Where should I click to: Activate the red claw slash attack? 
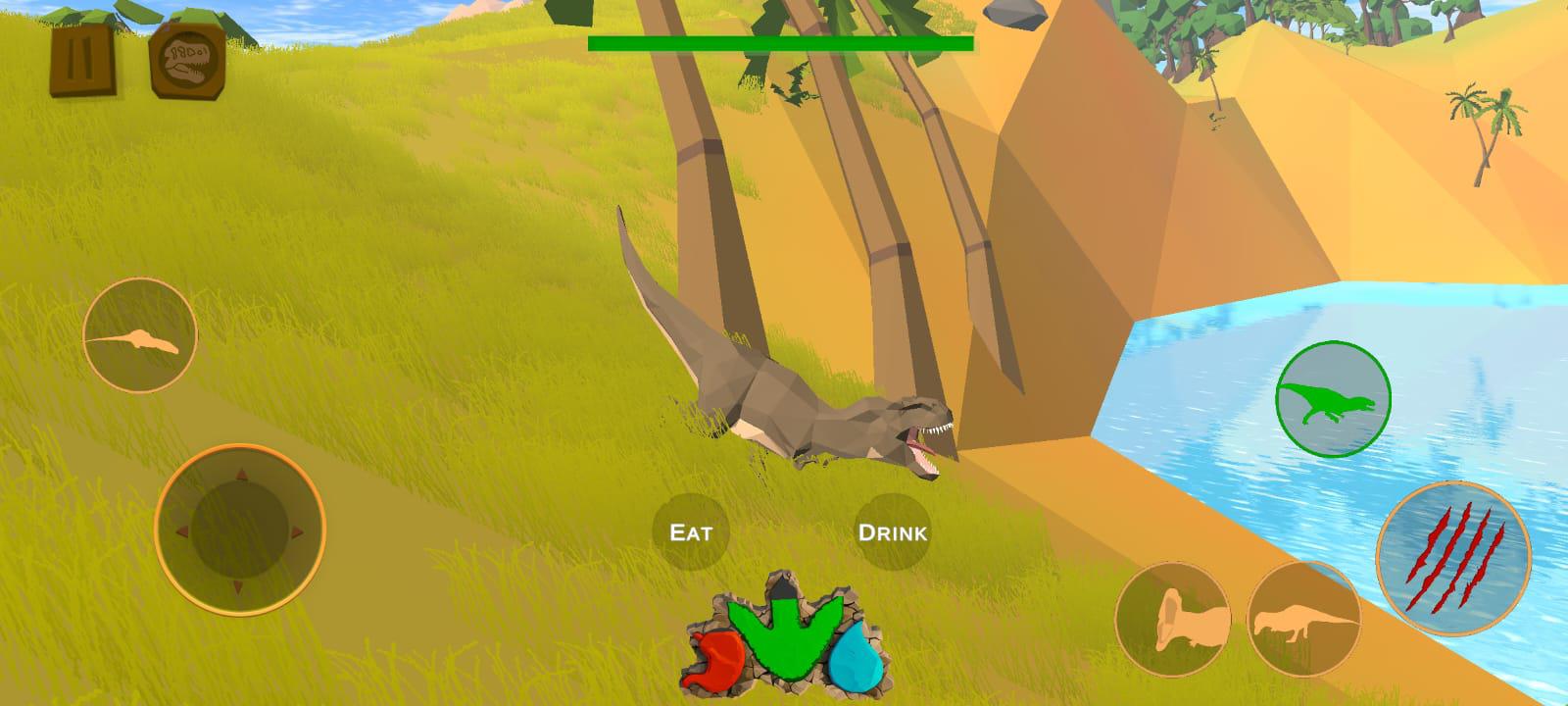(x=1453, y=556)
